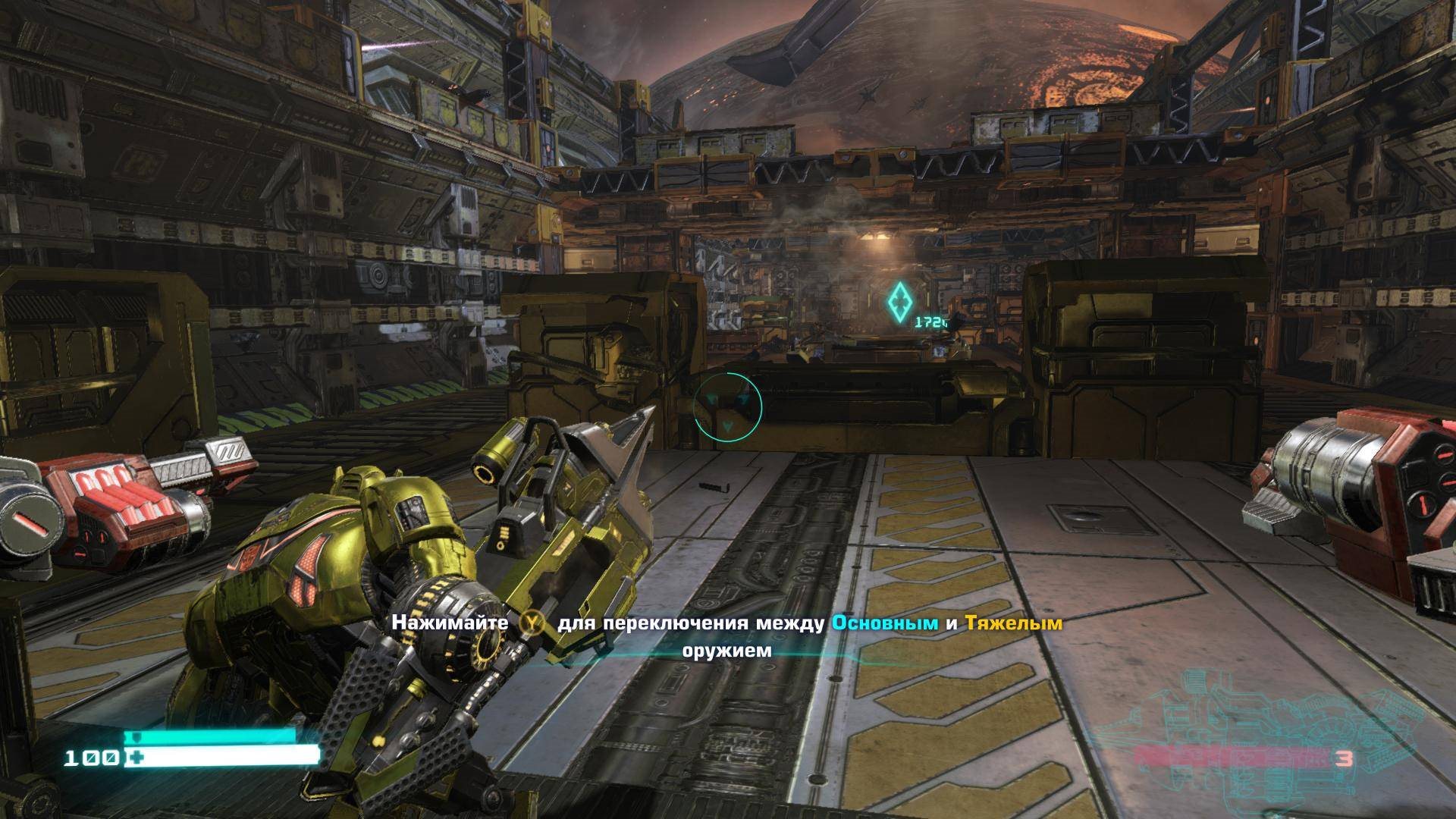
Task: Click the cyan diamond objective waypoint marker
Action: click(899, 301)
